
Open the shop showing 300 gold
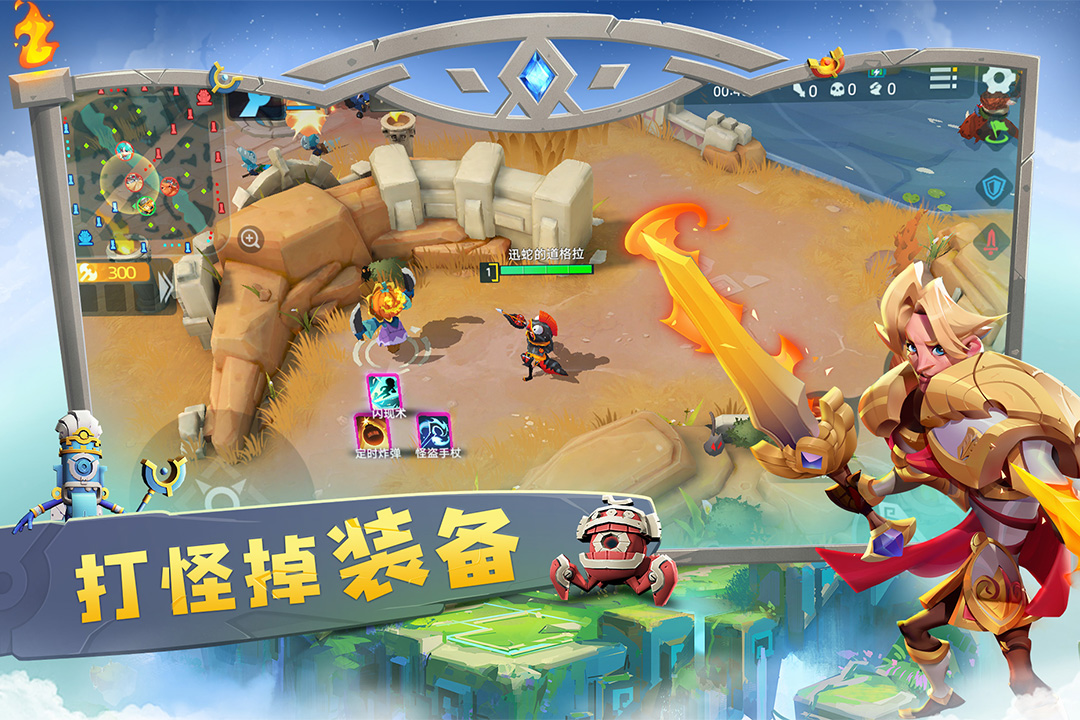[x=113, y=272]
